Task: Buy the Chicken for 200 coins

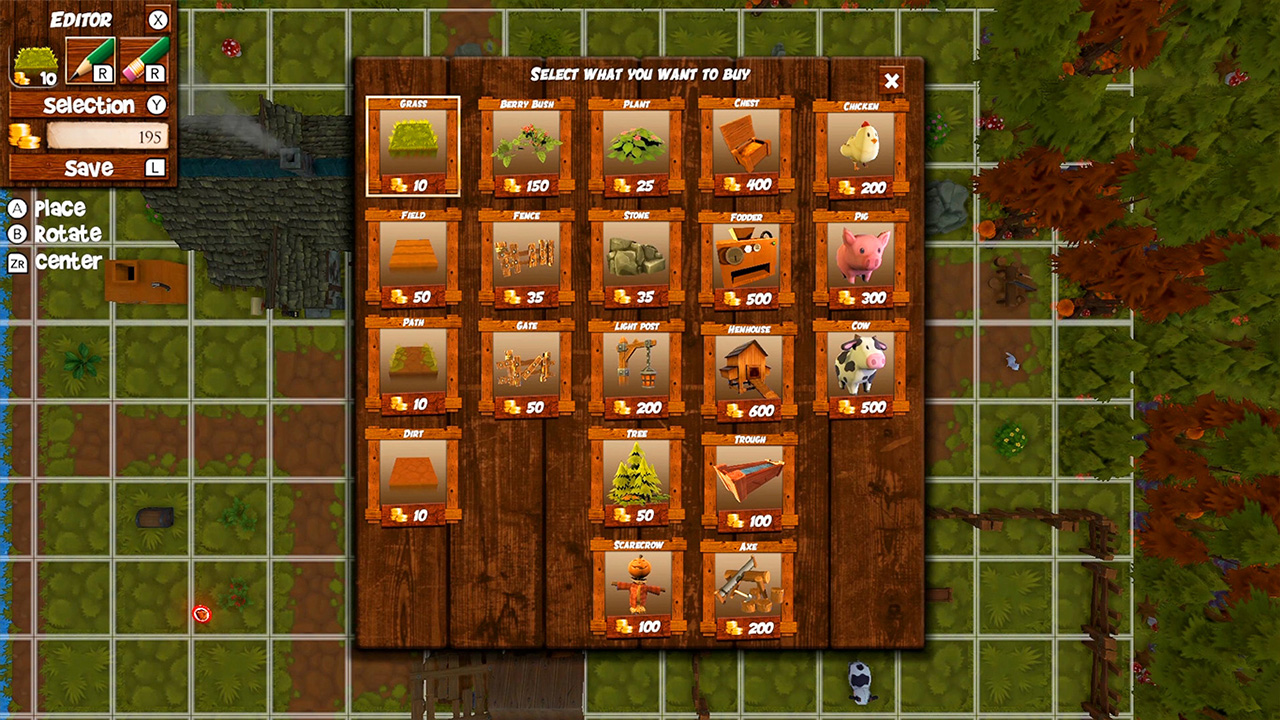Action: click(862, 146)
